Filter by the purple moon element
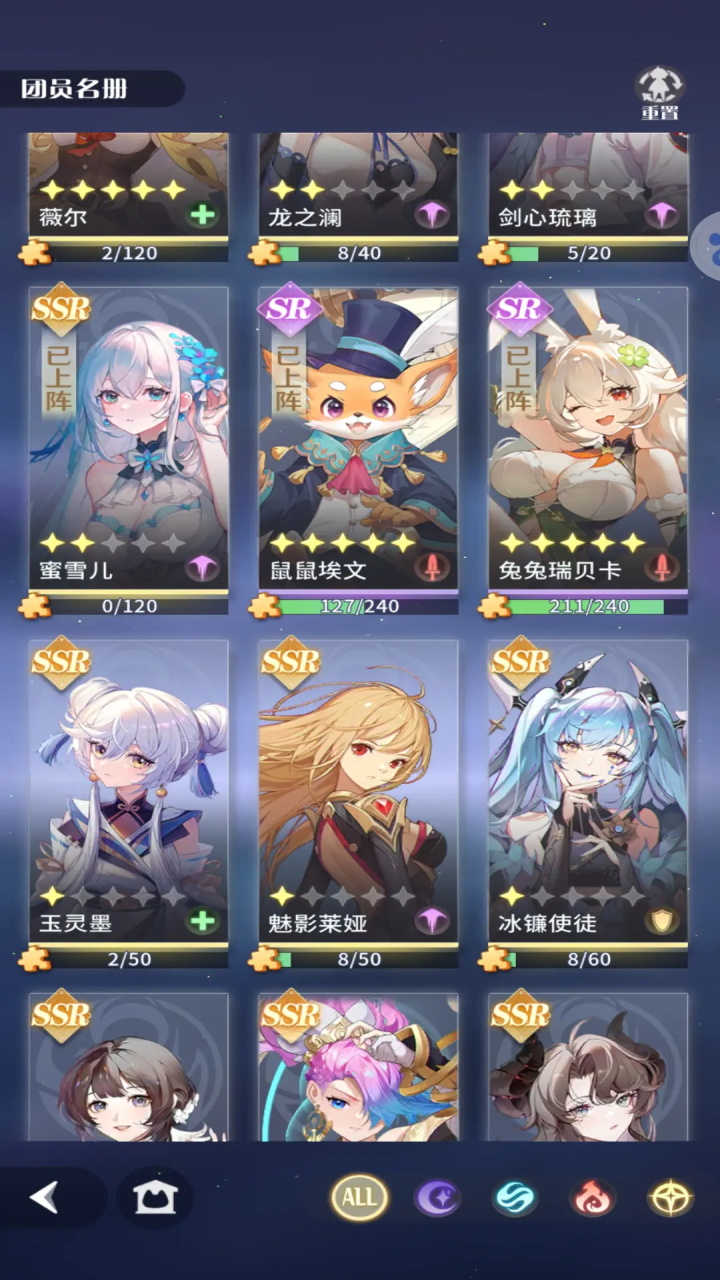 click(437, 1197)
